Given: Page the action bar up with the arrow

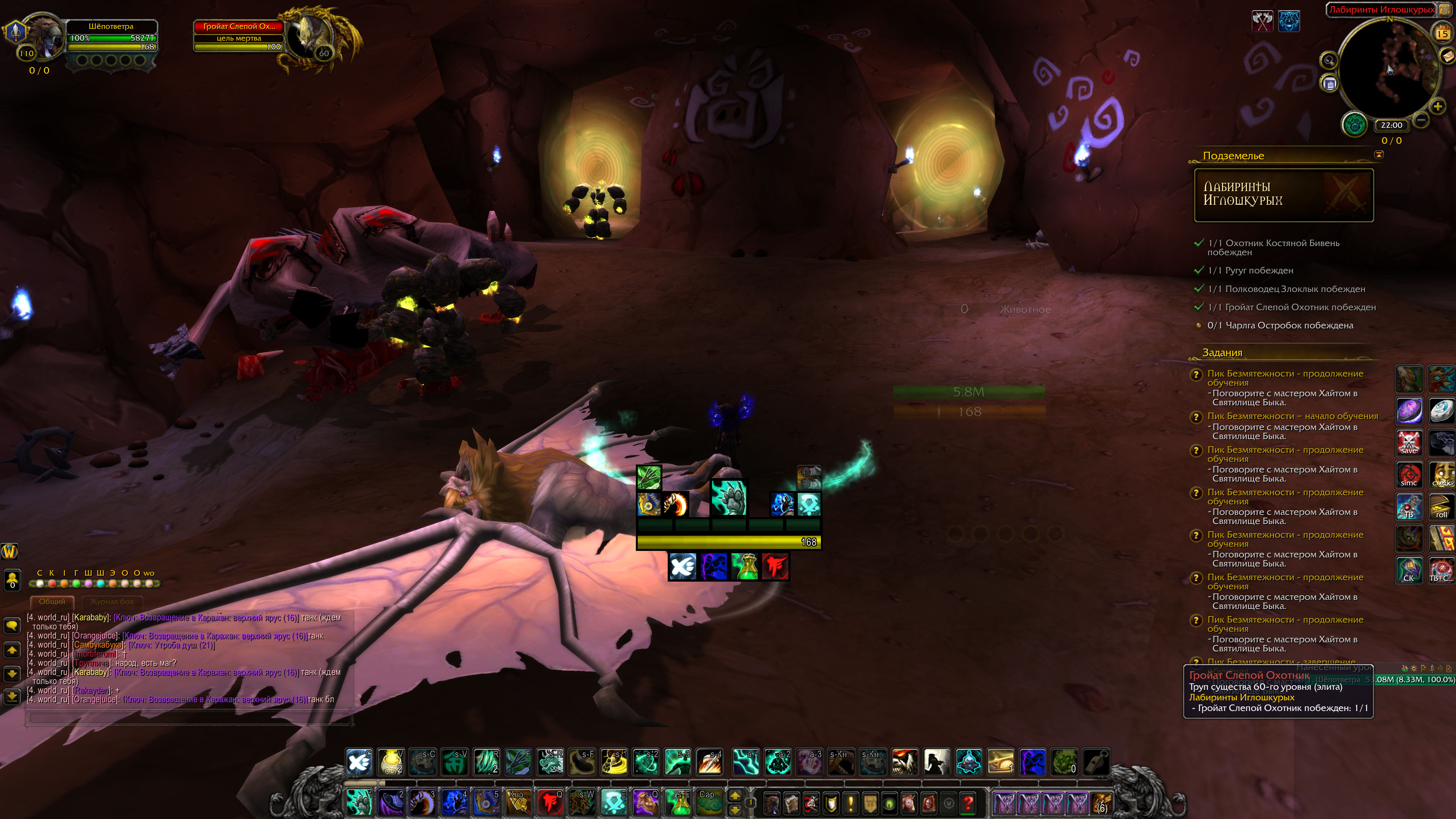Looking at the screenshot, I should [735, 796].
